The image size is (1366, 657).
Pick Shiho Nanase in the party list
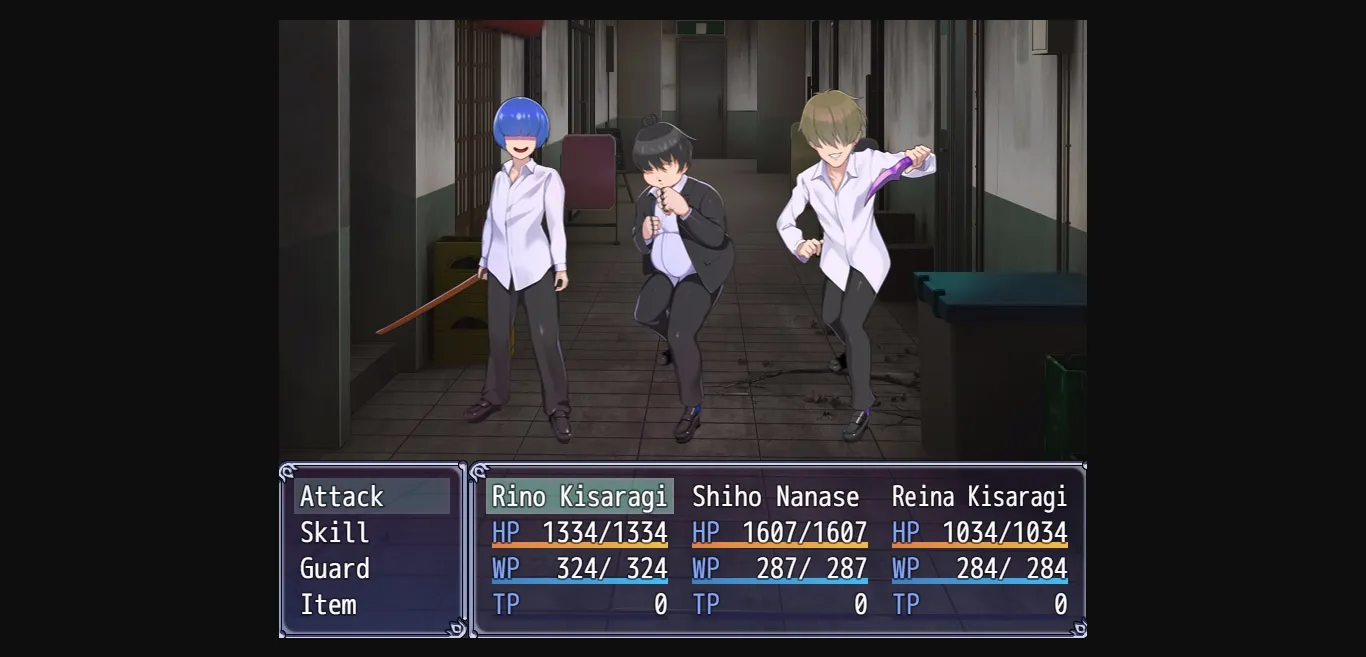[779, 550]
